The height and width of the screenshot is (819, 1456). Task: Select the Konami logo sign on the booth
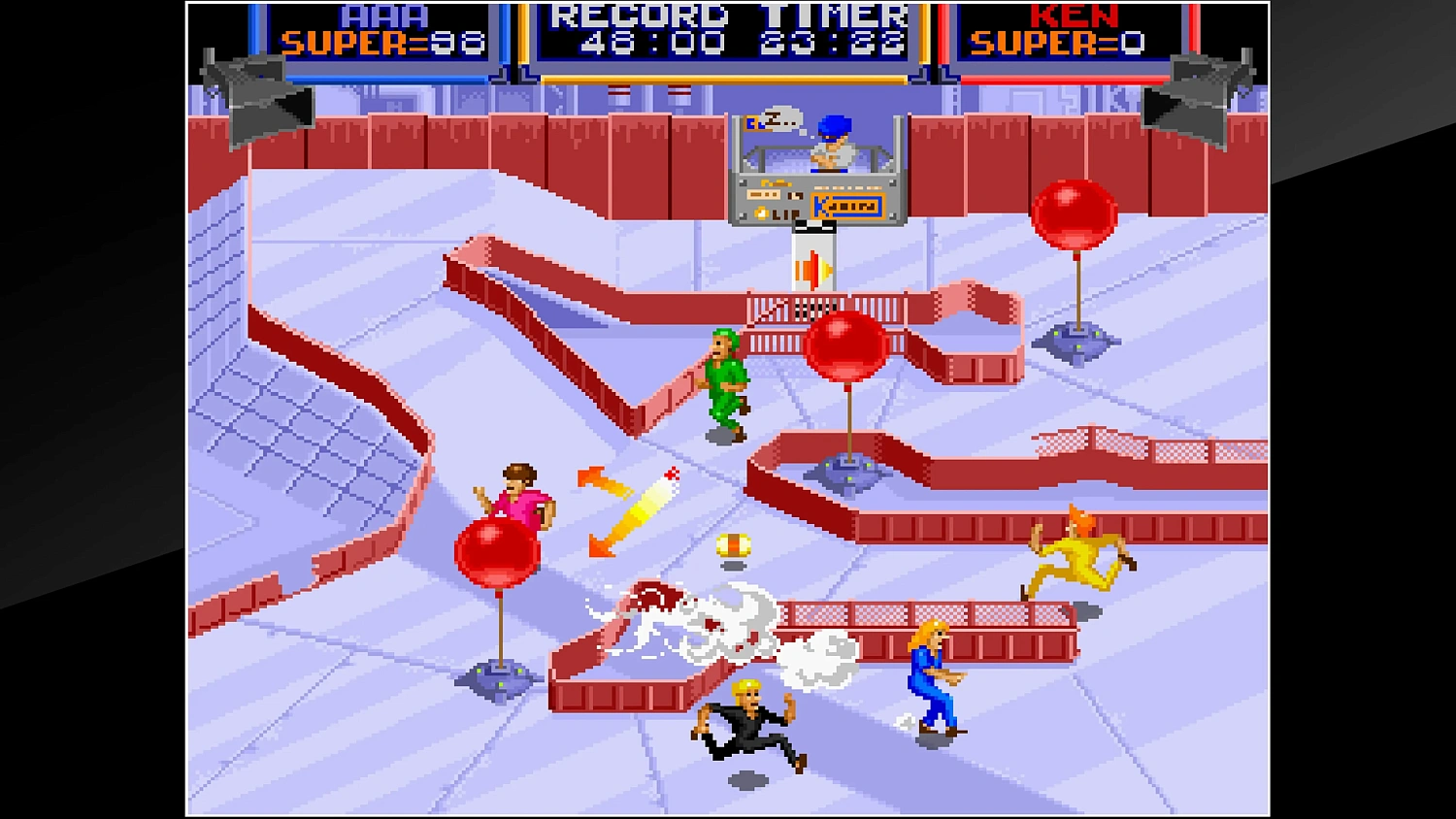846,204
